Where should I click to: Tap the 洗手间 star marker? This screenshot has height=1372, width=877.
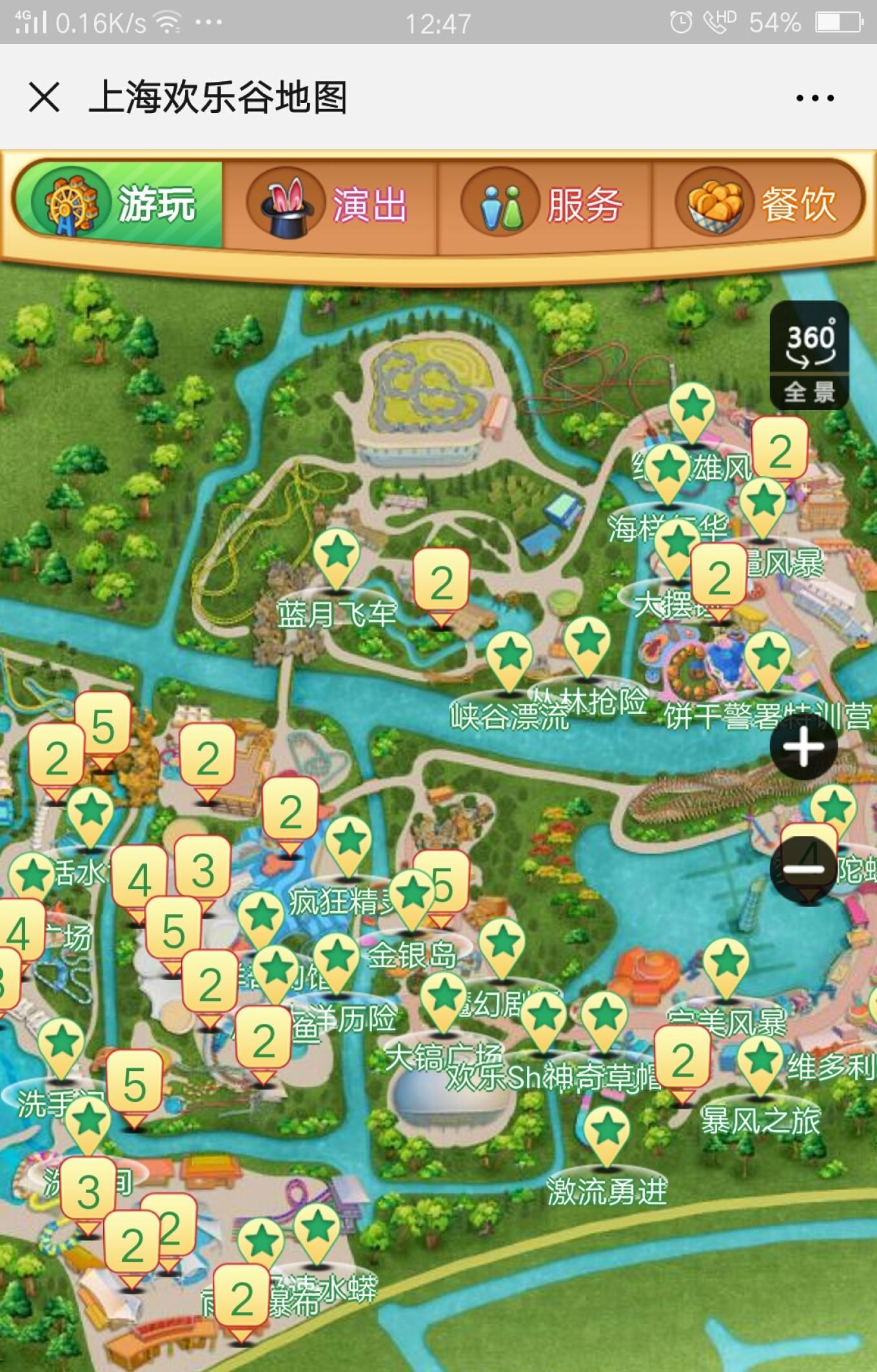pos(62,1046)
